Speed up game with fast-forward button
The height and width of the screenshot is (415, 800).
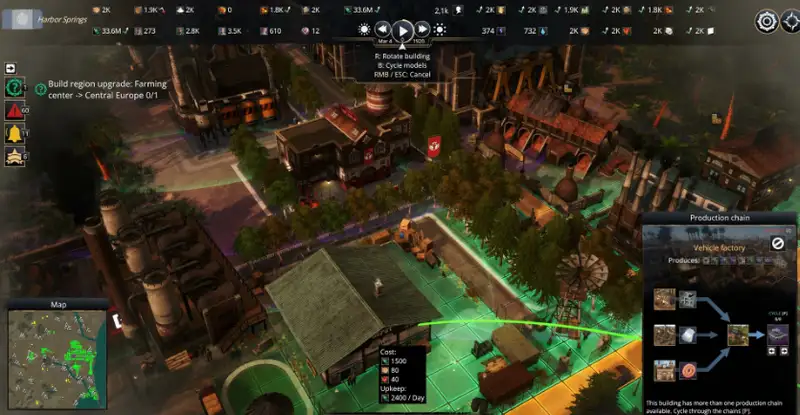pos(423,30)
